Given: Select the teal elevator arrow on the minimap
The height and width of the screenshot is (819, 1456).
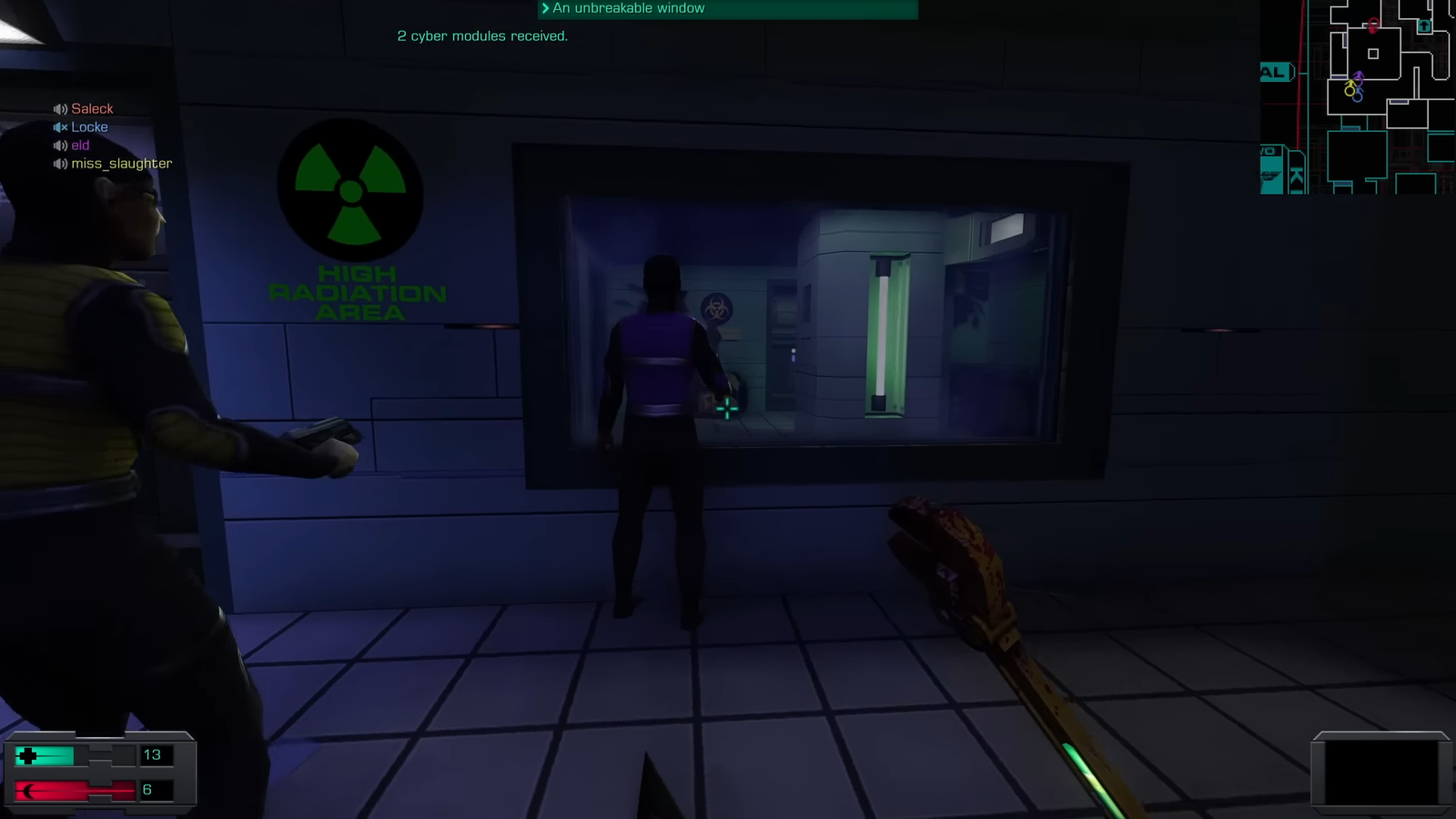Looking at the screenshot, I should tap(1423, 26).
